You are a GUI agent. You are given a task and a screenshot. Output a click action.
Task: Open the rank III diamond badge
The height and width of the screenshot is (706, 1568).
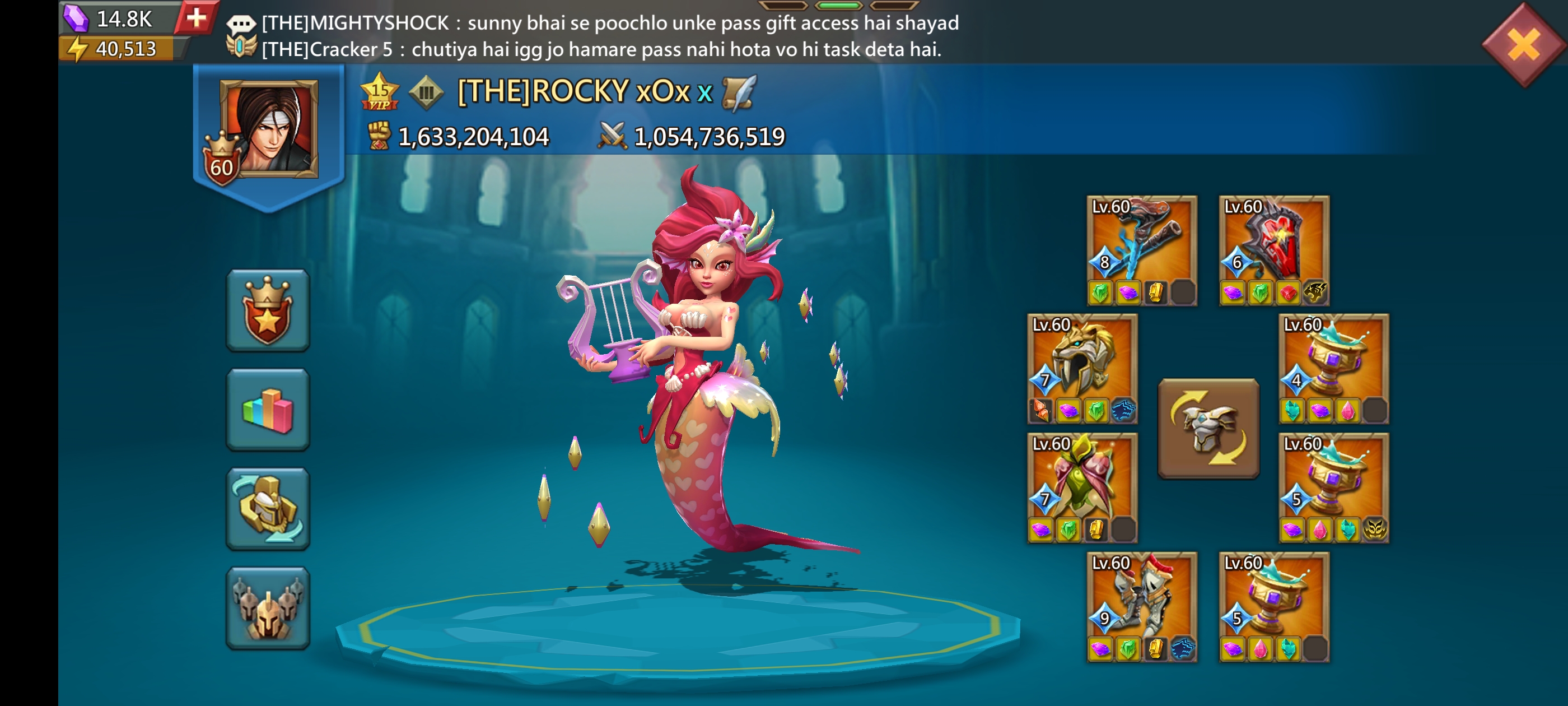click(x=426, y=92)
